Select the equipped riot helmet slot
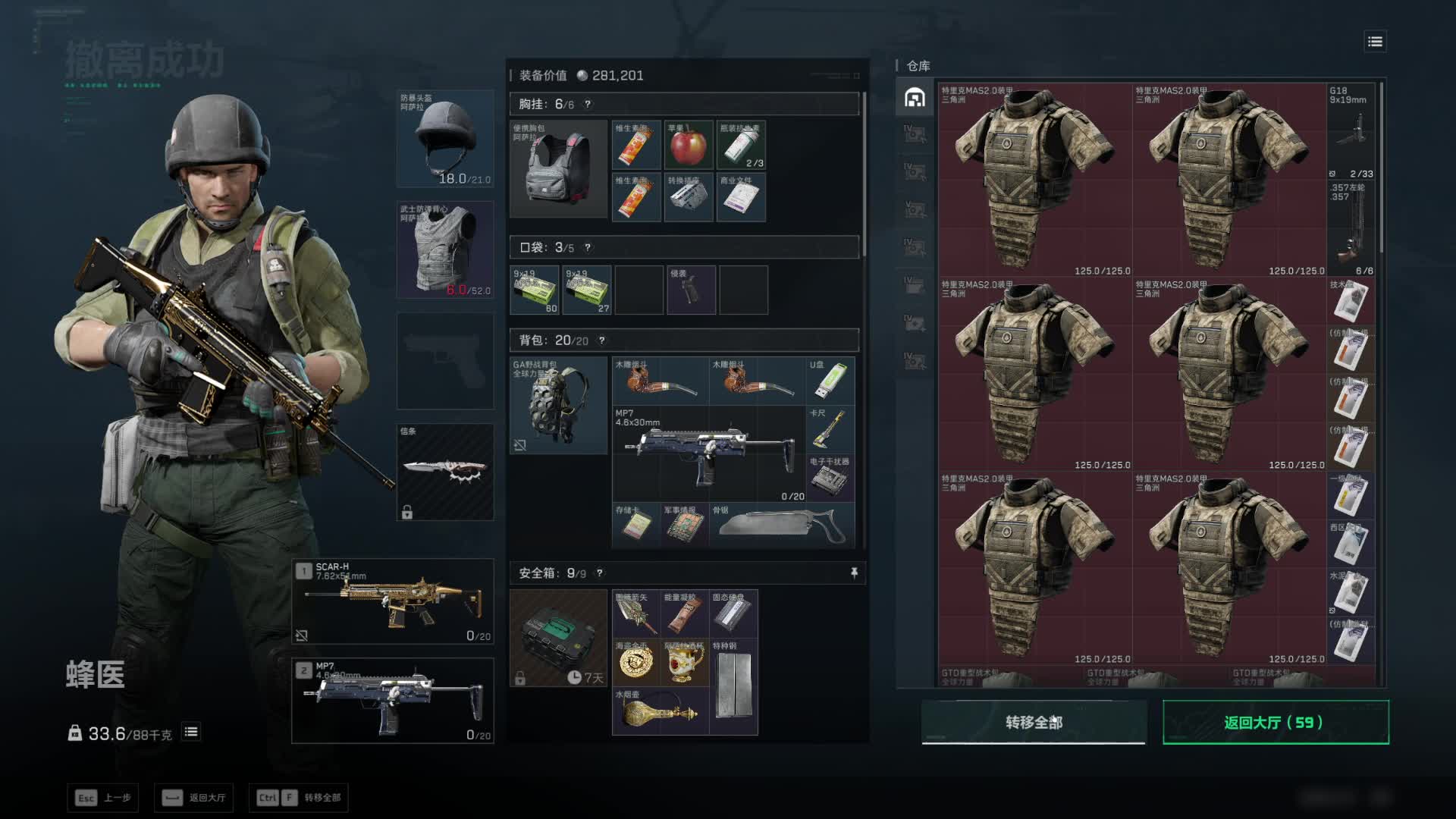 pyautogui.click(x=445, y=139)
